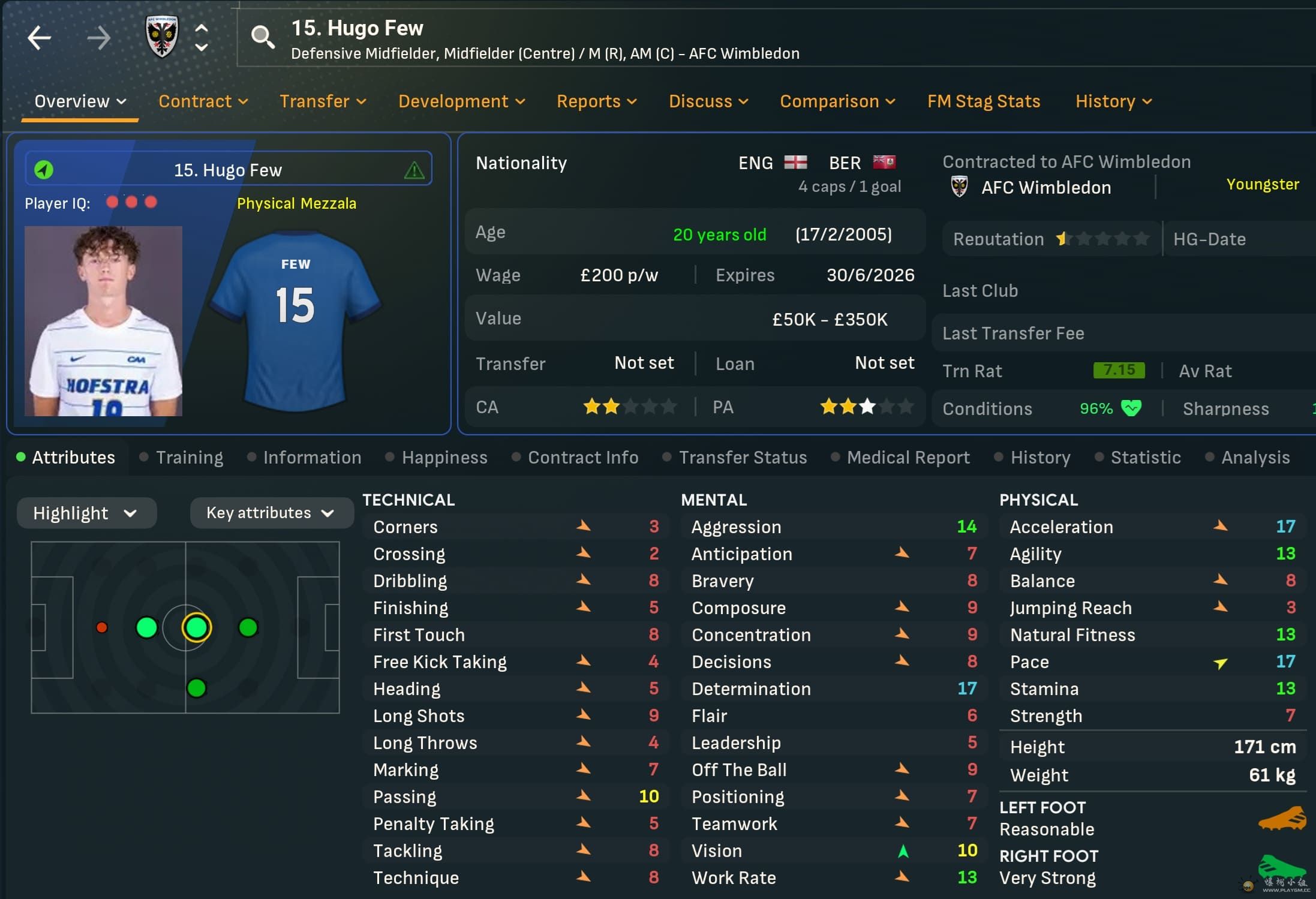Screen dimensions: 1316x899
Task: Switch to FM Stag Stats tab
Action: [984, 101]
